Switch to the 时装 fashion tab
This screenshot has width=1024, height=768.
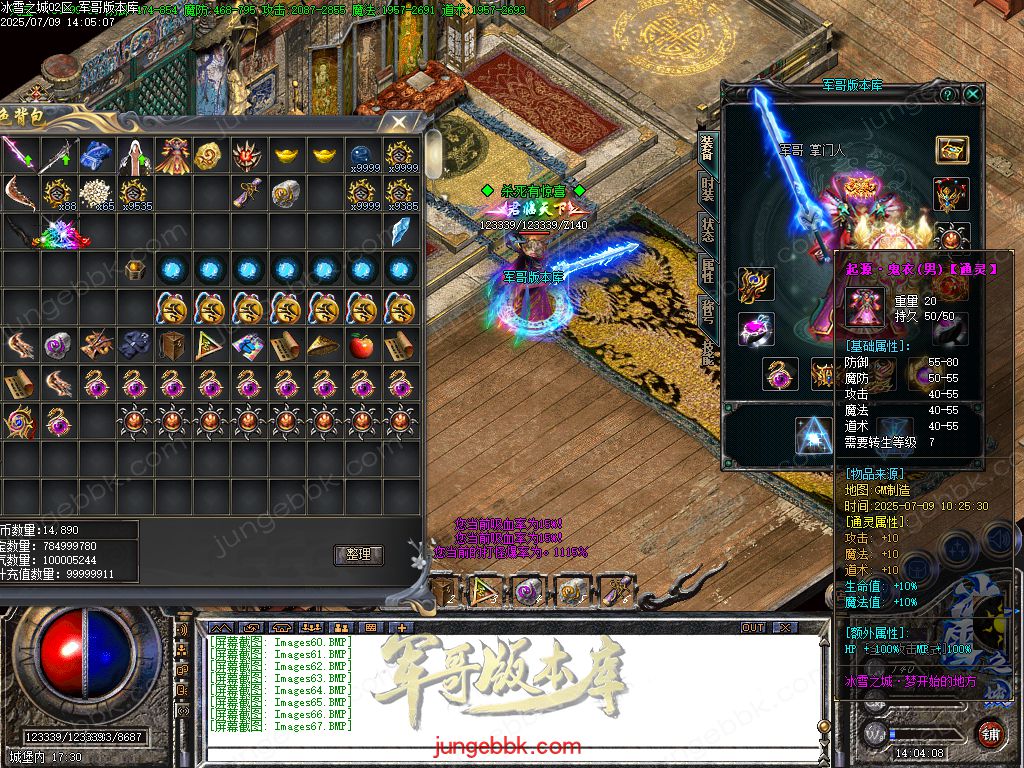[708, 190]
